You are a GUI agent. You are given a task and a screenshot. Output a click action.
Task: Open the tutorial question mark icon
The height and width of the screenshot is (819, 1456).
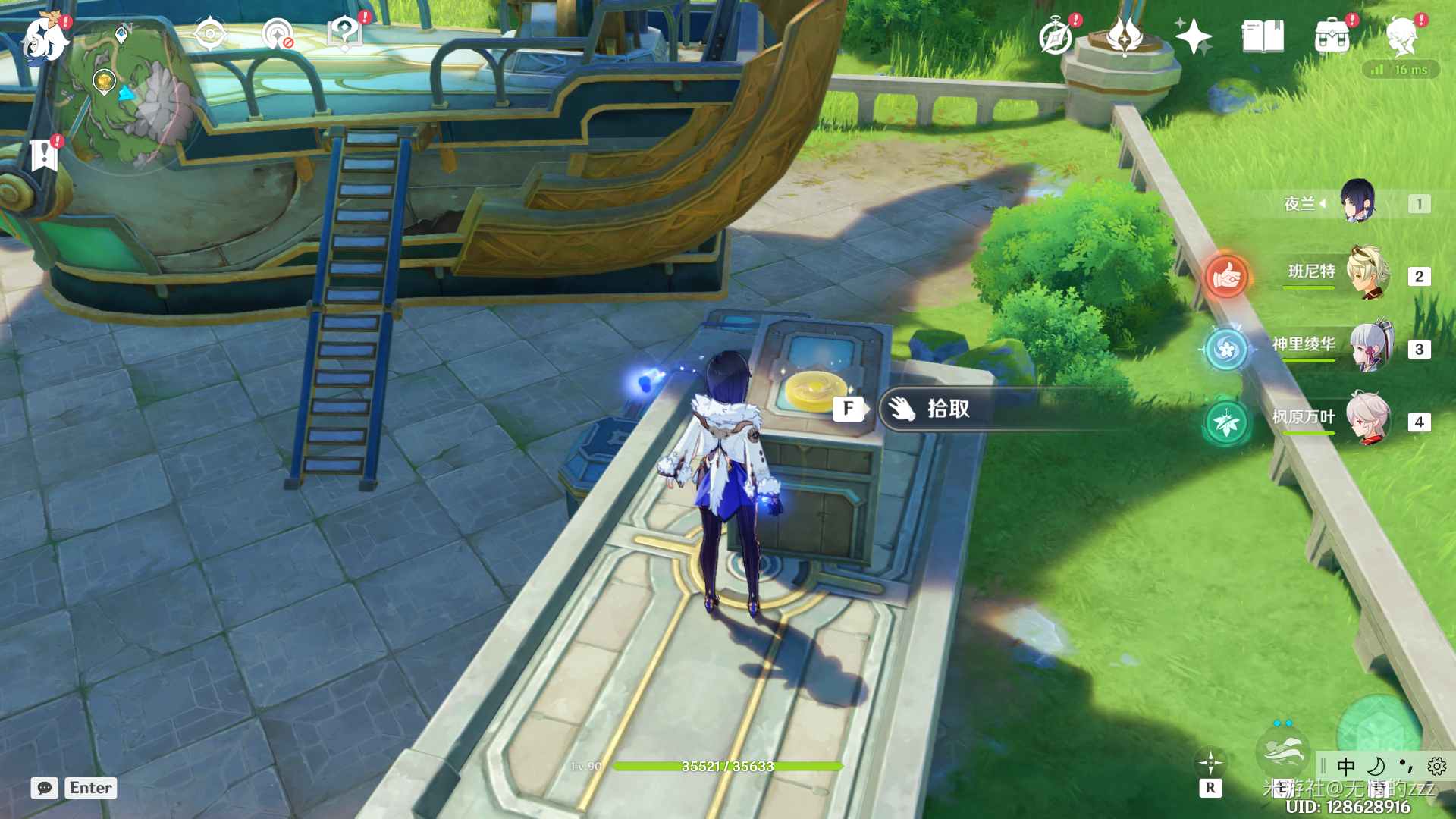pos(344,34)
